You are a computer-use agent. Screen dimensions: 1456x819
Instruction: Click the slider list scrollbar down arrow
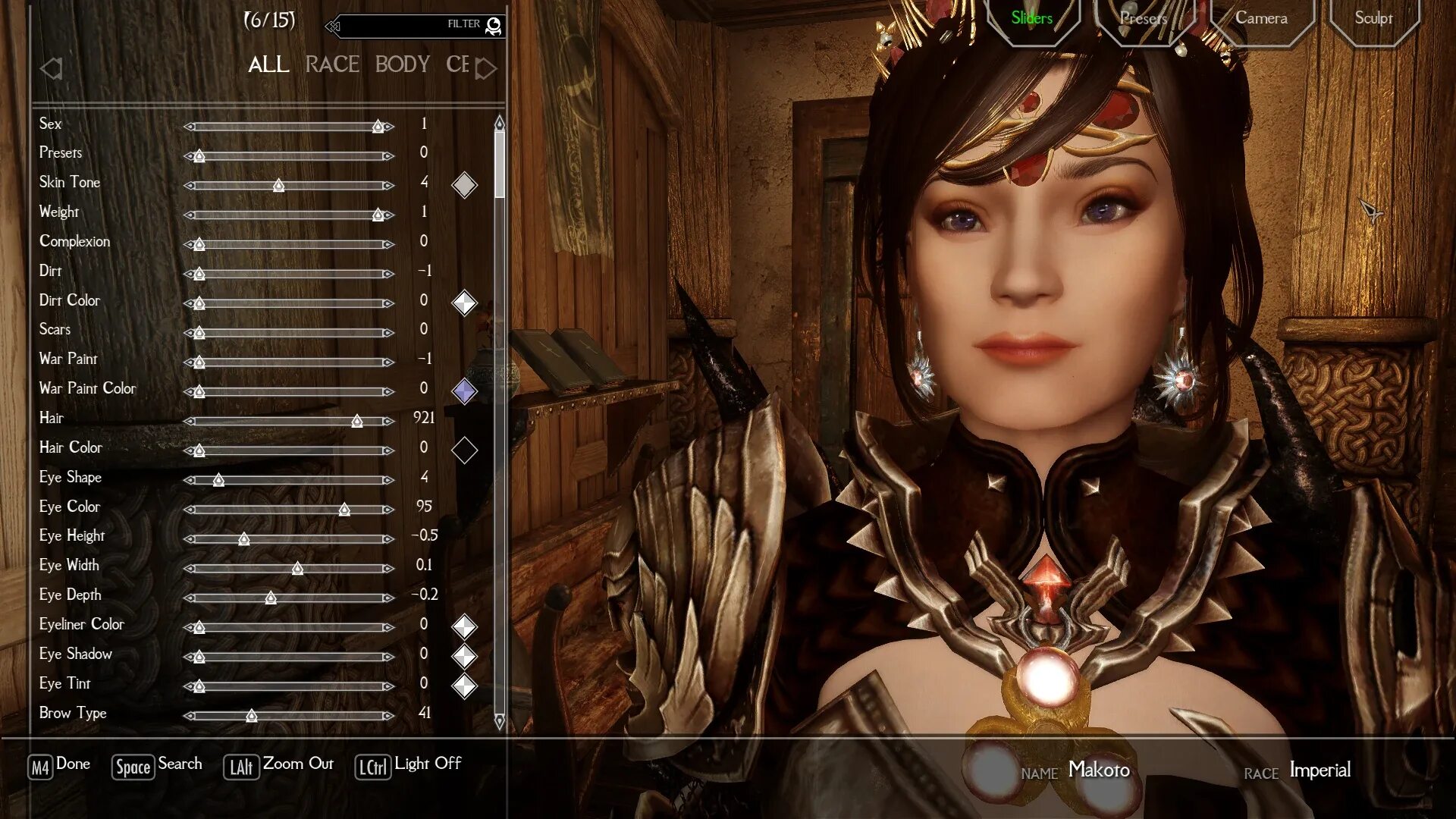point(499,721)
